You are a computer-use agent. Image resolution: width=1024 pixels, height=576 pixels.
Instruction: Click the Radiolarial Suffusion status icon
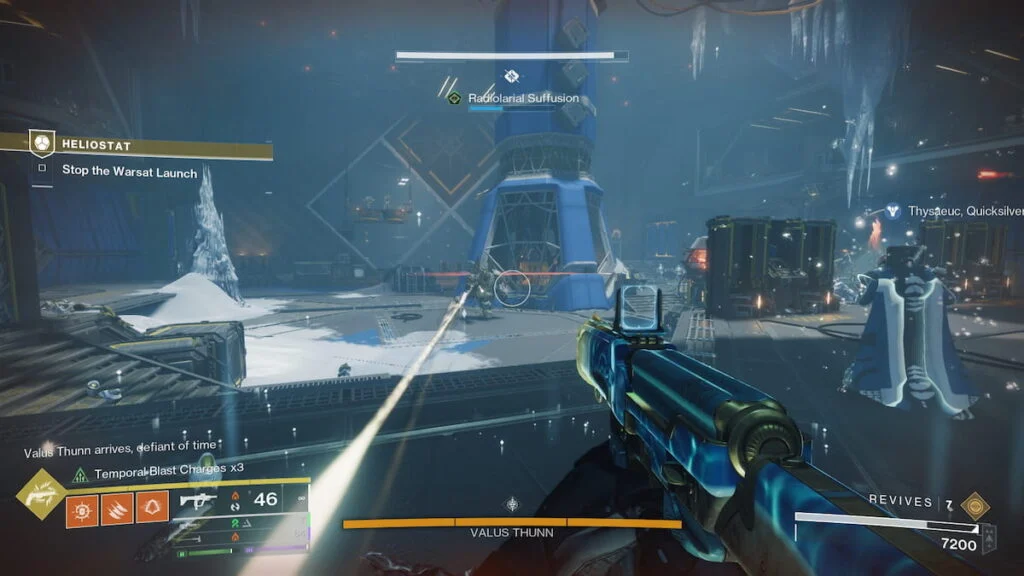[x=455, y=98]
